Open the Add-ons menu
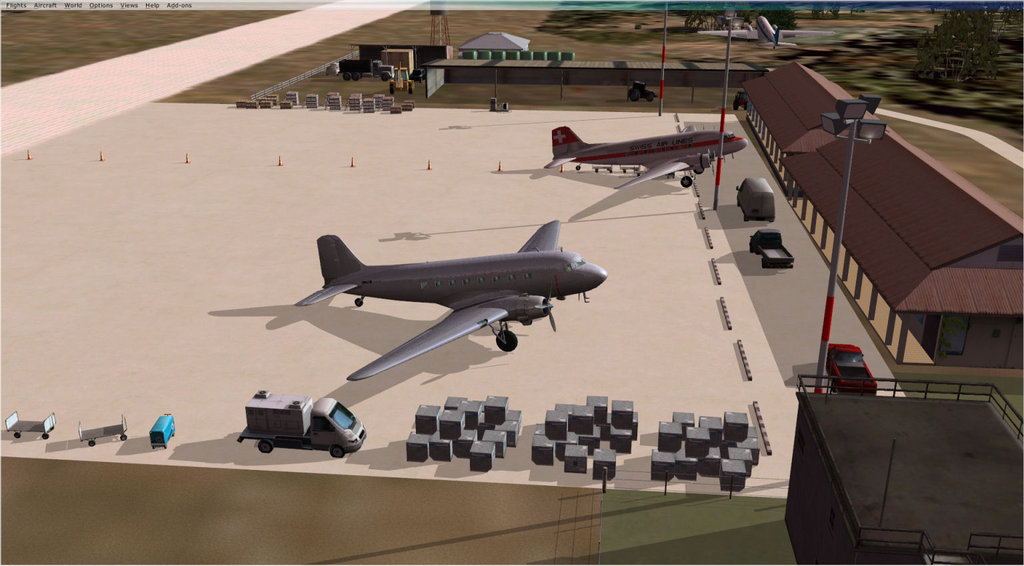This screenshot has height=566, width=1024. click(179, 5)
